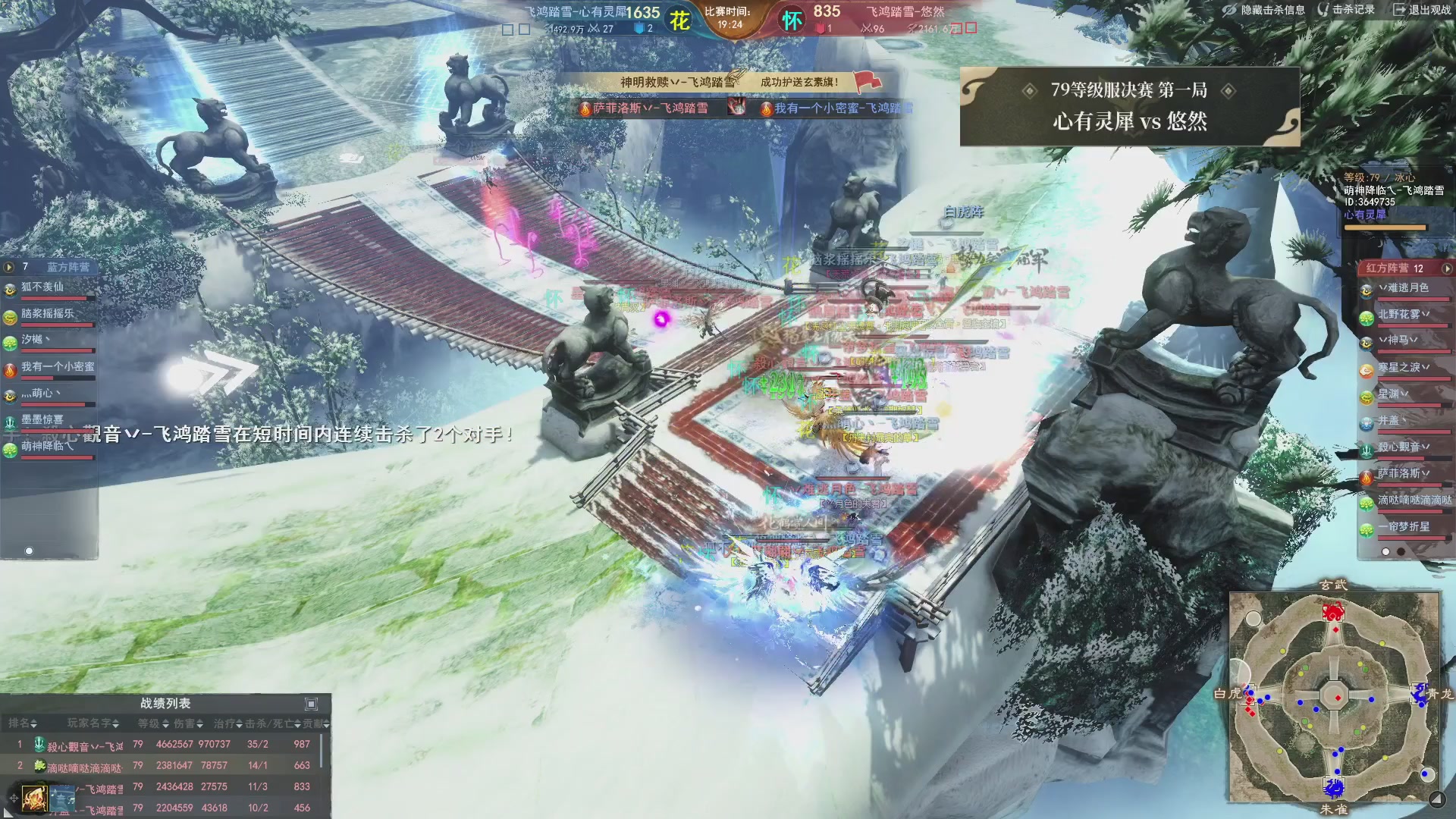The height and width of the screenshot is (819, 1456).
Task: Spectate red team player 寒星之泪
Action: [x=1403, y=368]
